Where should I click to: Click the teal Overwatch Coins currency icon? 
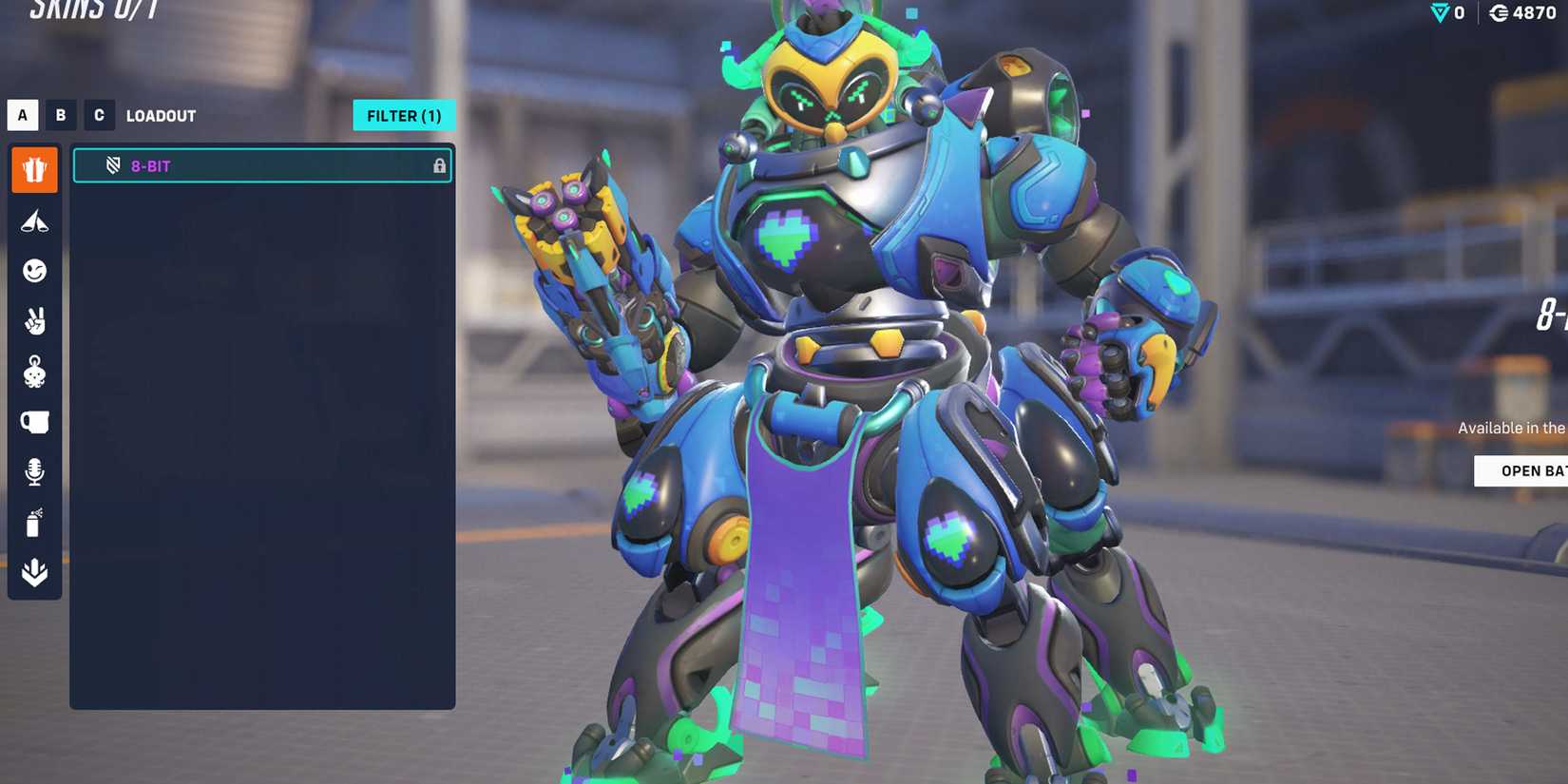pyautogui.click(x=1437, y=13)
